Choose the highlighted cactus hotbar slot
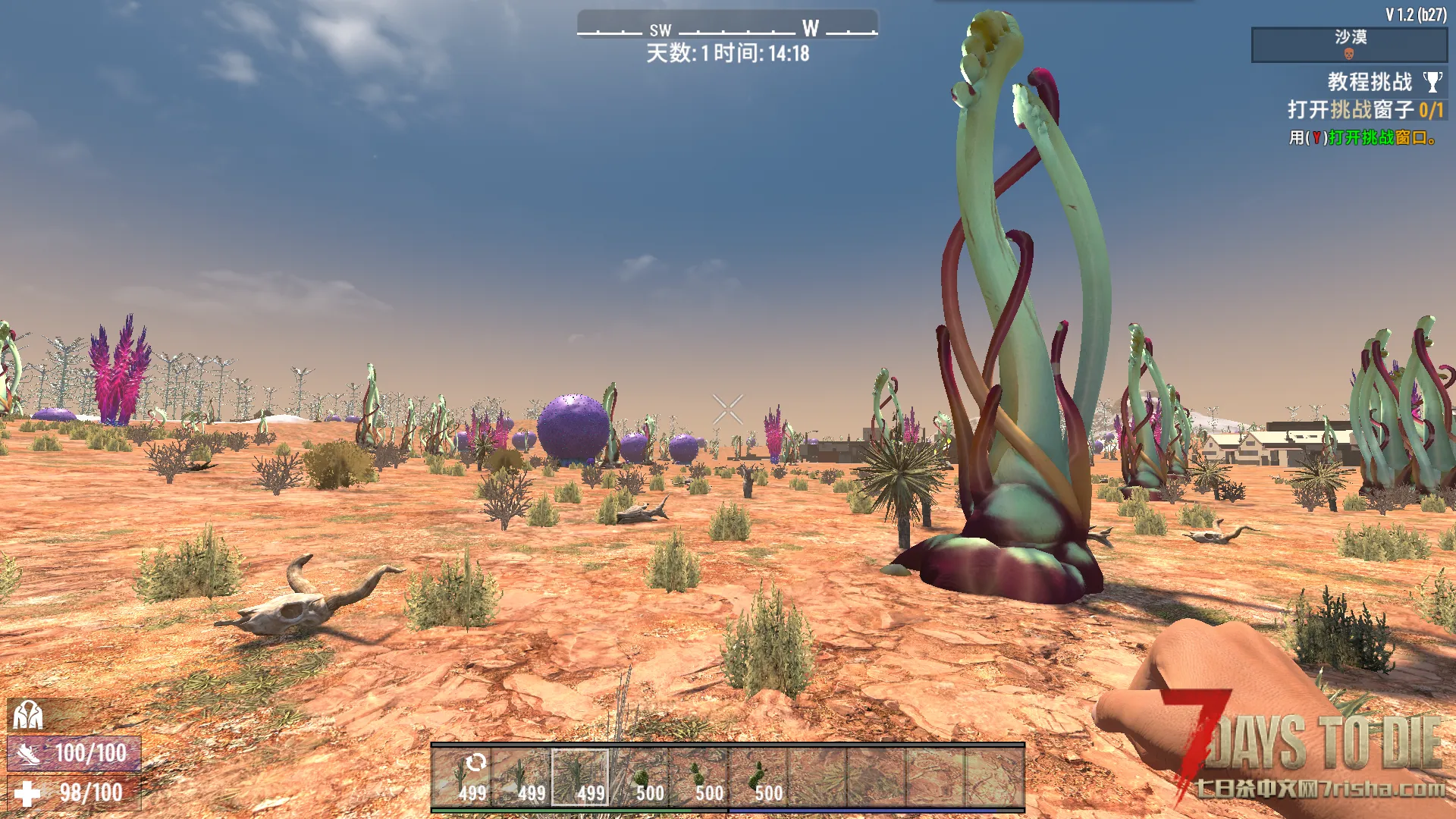Screen dimensions: 1456x819 (x=580, y=777)
